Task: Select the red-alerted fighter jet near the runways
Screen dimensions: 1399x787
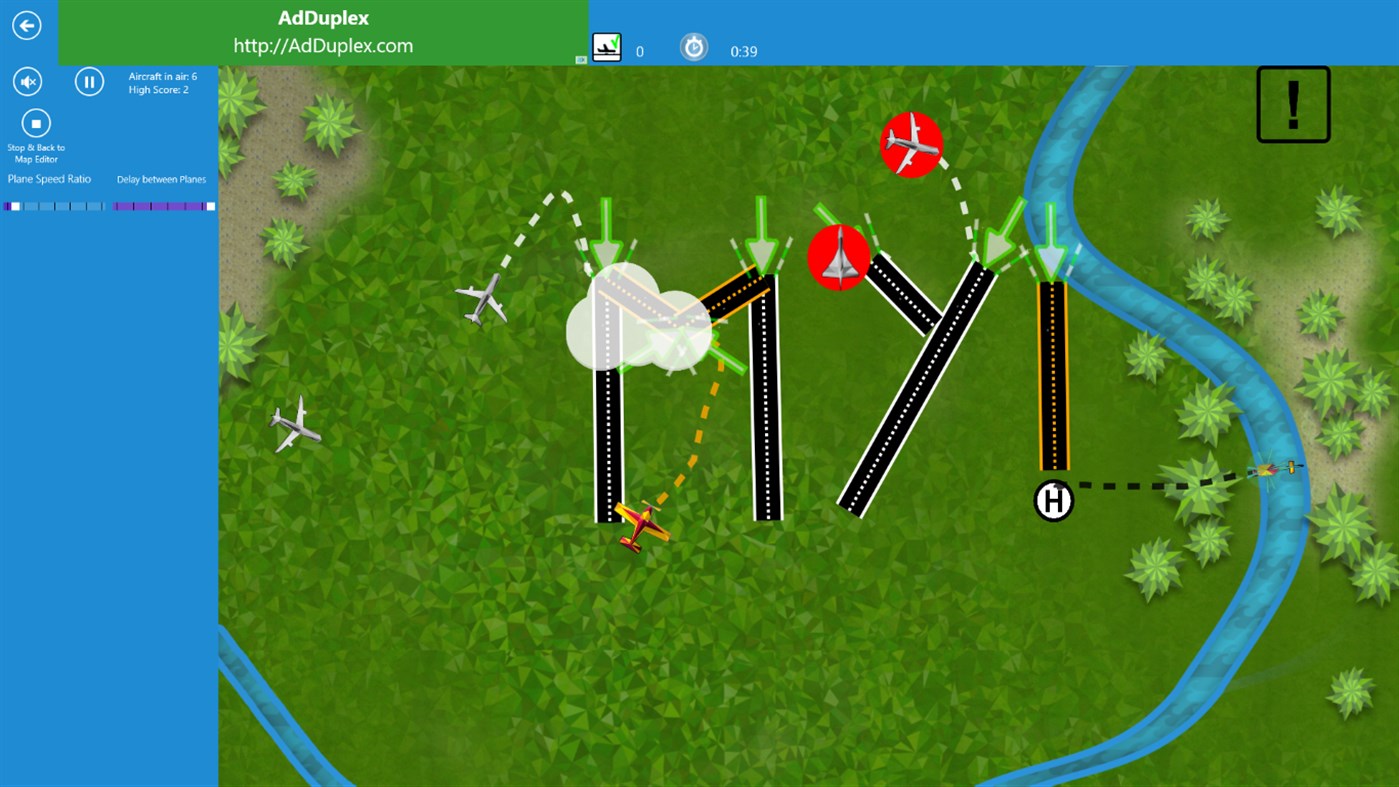Action: pyautogui.click(x=839, y=257)
